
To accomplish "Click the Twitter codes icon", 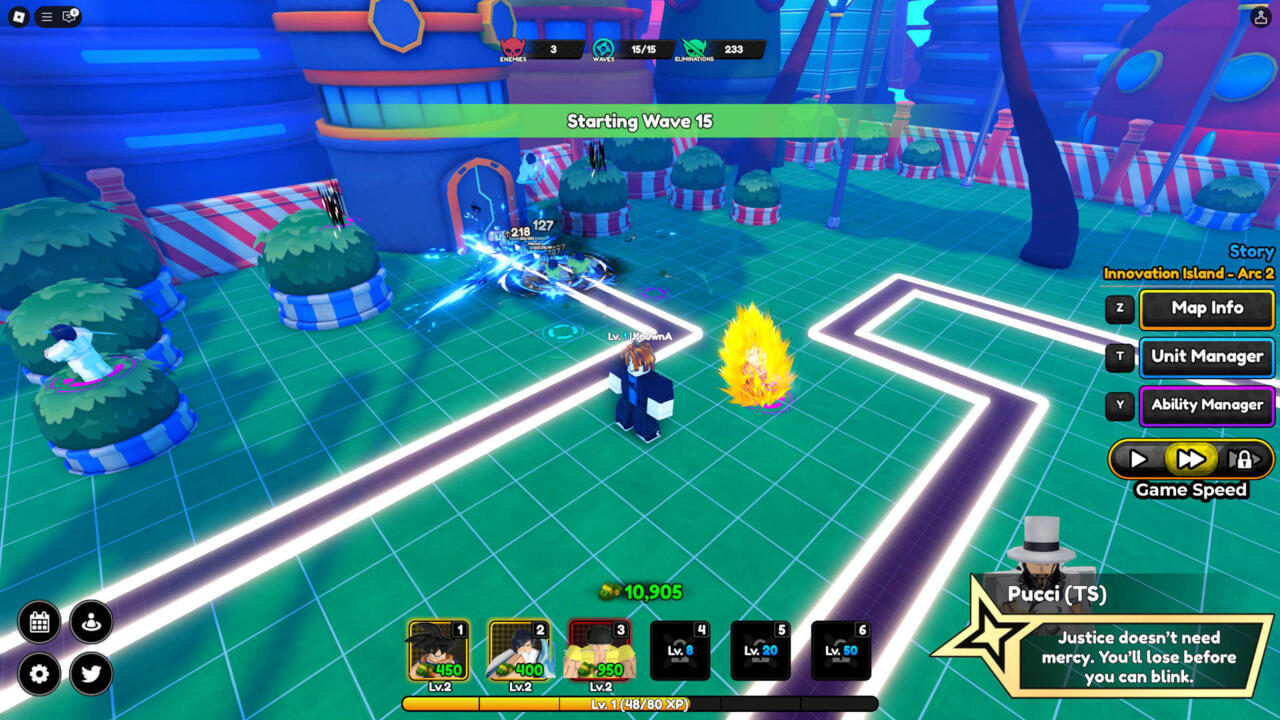I will click(91, 675).
